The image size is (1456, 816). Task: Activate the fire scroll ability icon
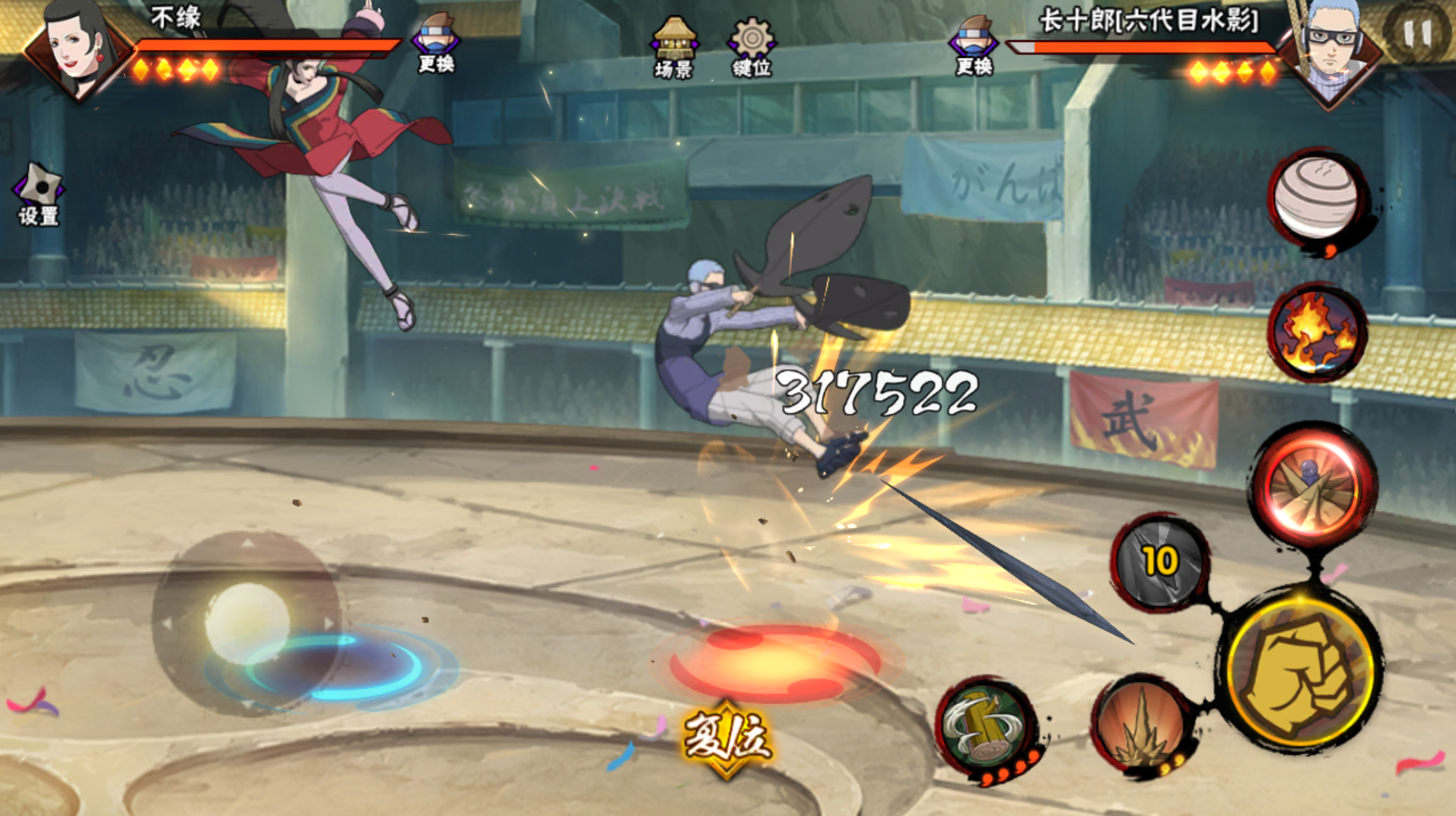click(x=1316, y=332)
